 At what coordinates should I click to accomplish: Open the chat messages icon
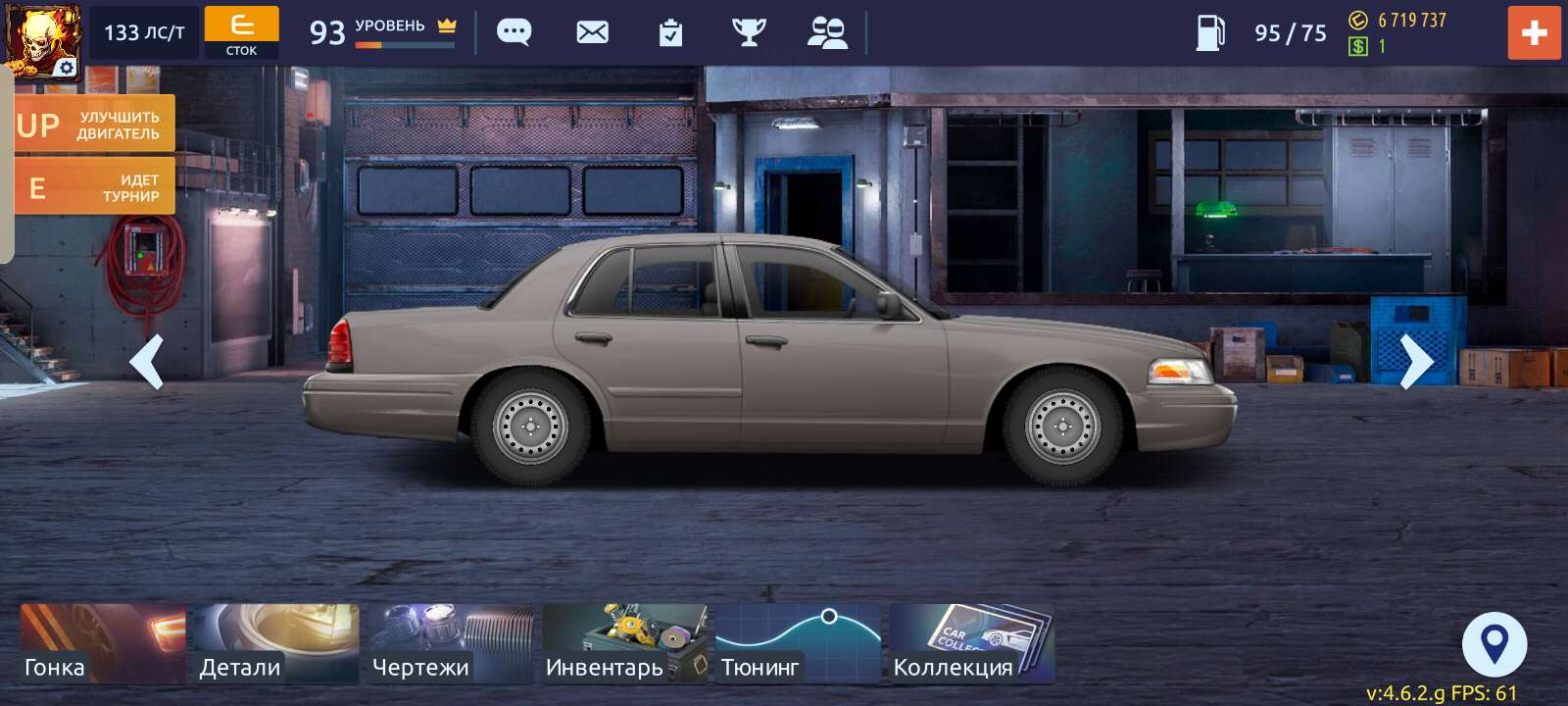[x=514, y=32]
